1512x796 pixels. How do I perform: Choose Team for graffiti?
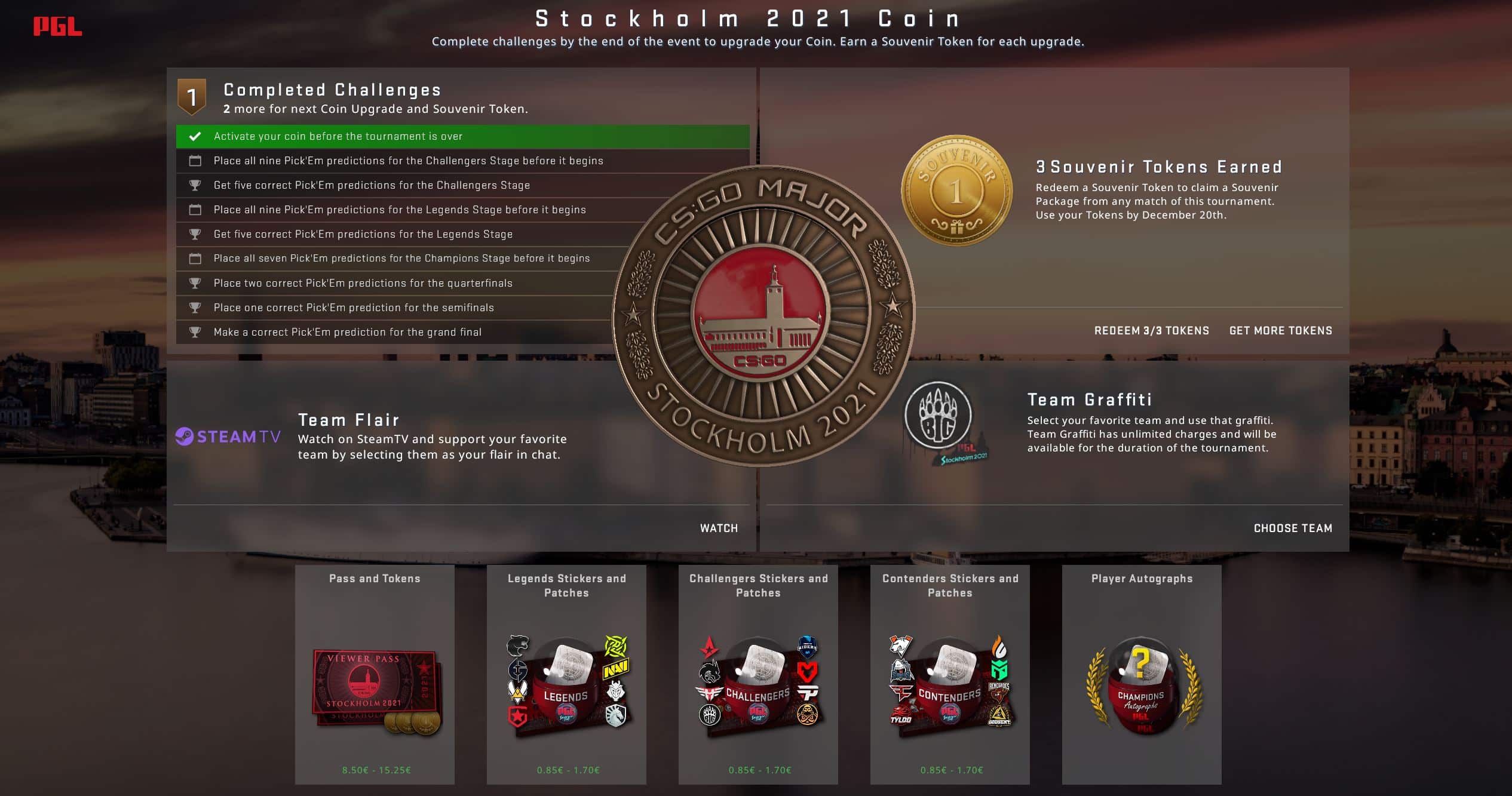point(1293,528)
